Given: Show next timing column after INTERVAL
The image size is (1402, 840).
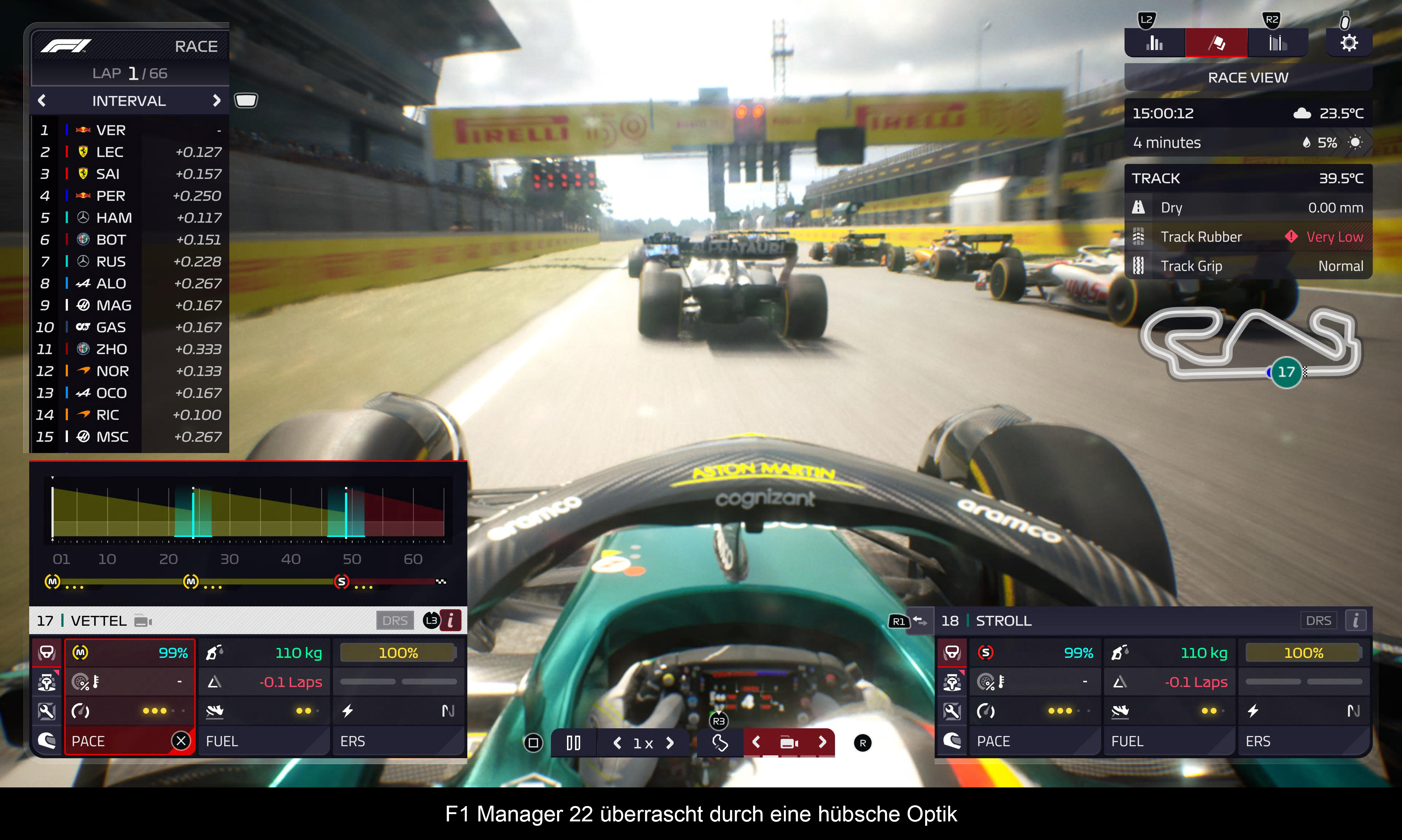Looking at the screenshot, I should 216,101.
